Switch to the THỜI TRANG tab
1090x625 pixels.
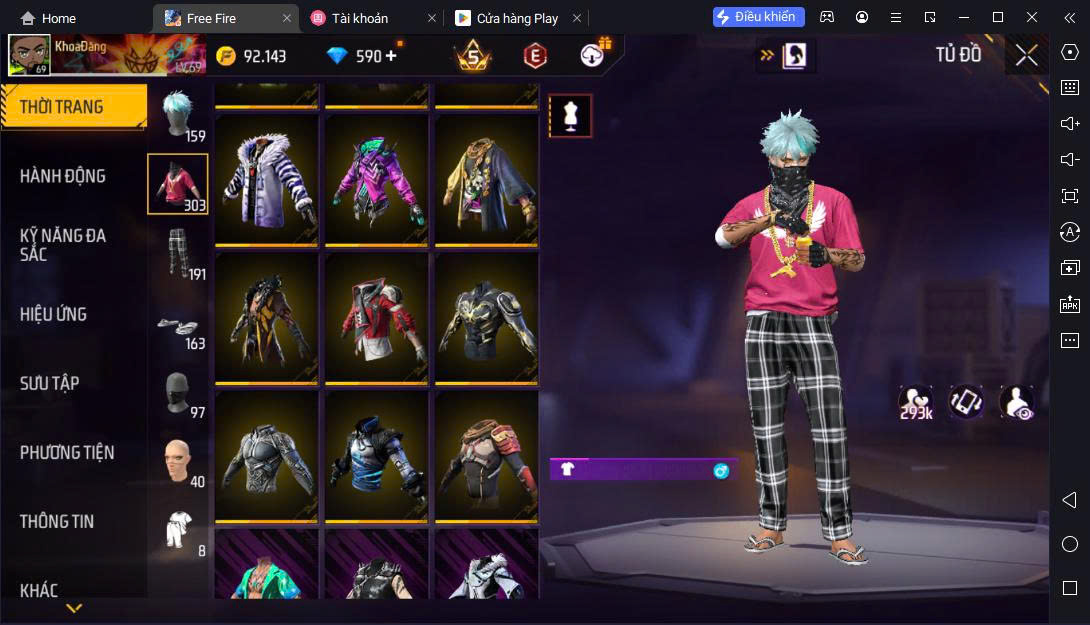coord(62,107)
